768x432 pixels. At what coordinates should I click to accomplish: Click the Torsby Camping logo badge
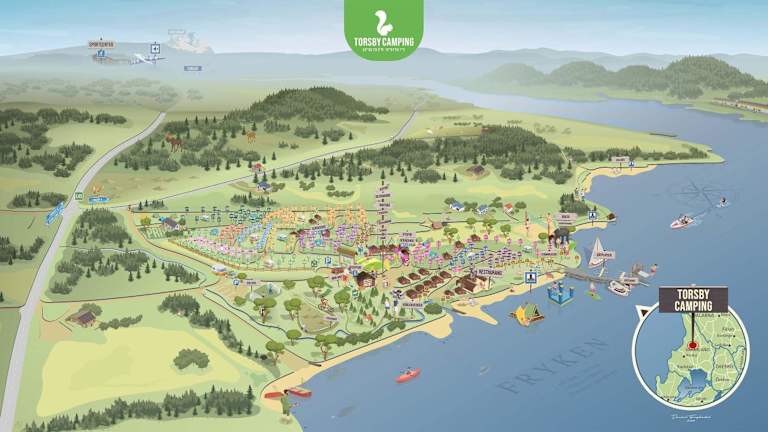click(x=383, y=28)
